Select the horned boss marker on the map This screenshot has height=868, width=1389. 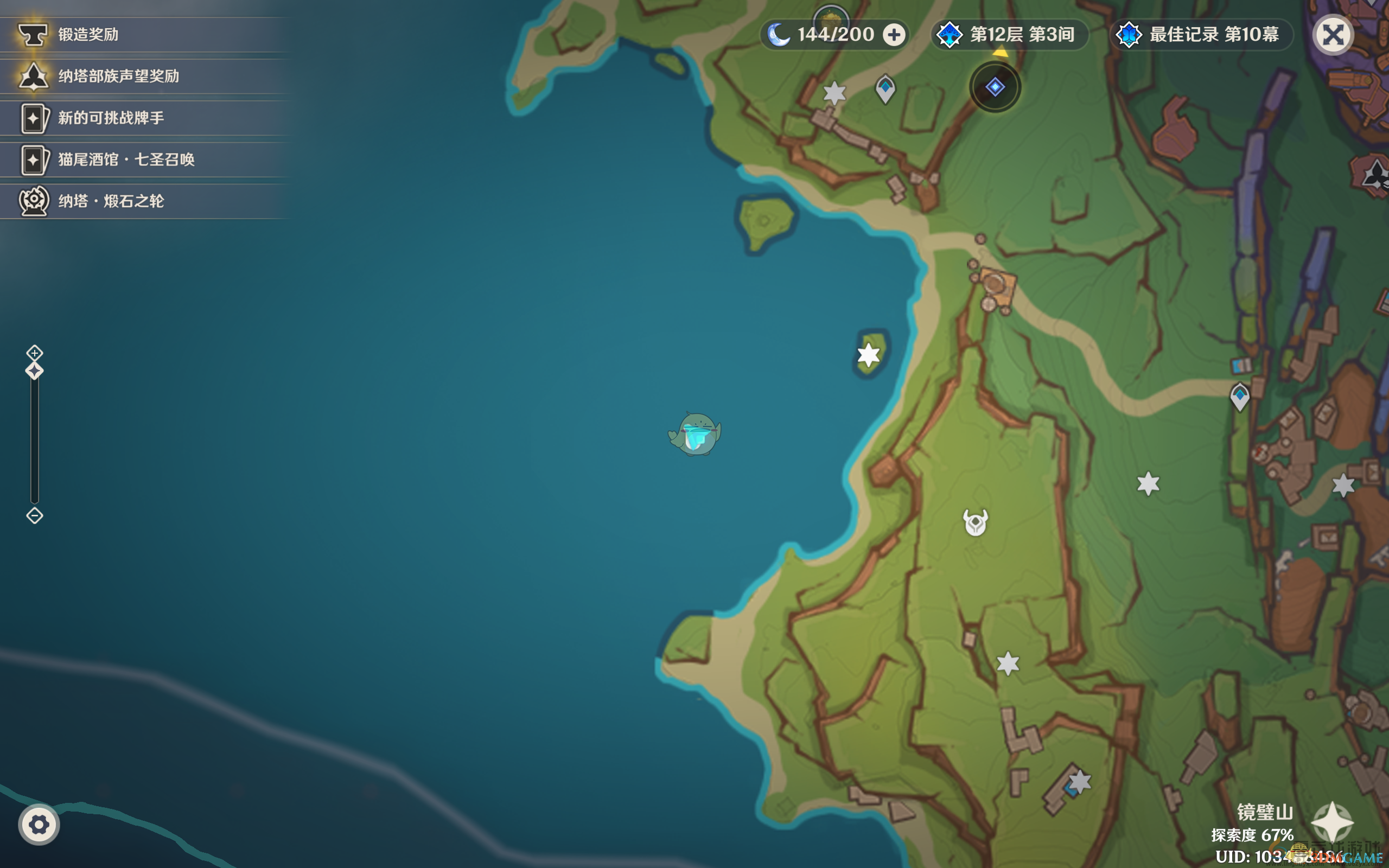click(975, 522)
